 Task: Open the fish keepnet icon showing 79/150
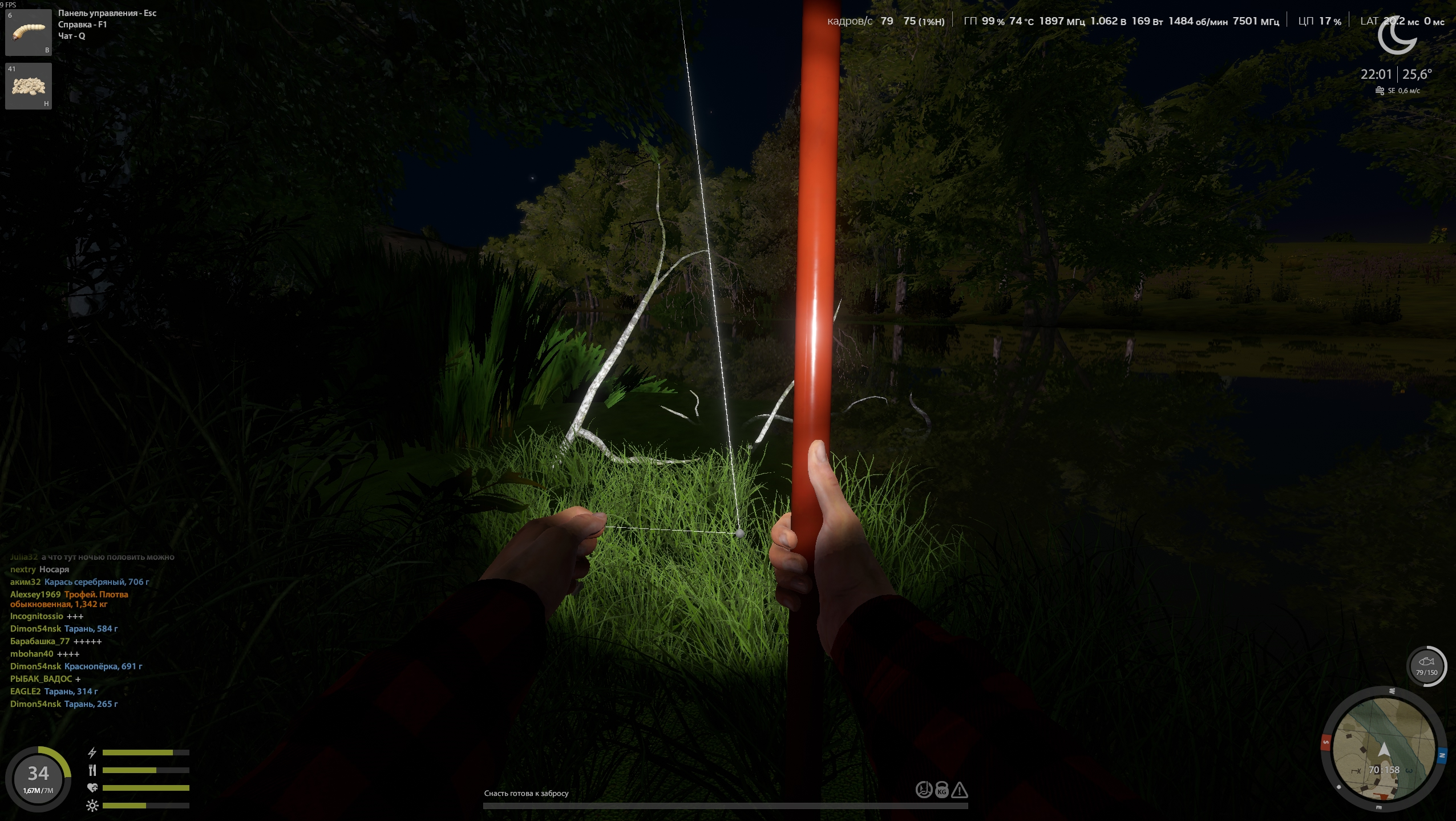1426,665
